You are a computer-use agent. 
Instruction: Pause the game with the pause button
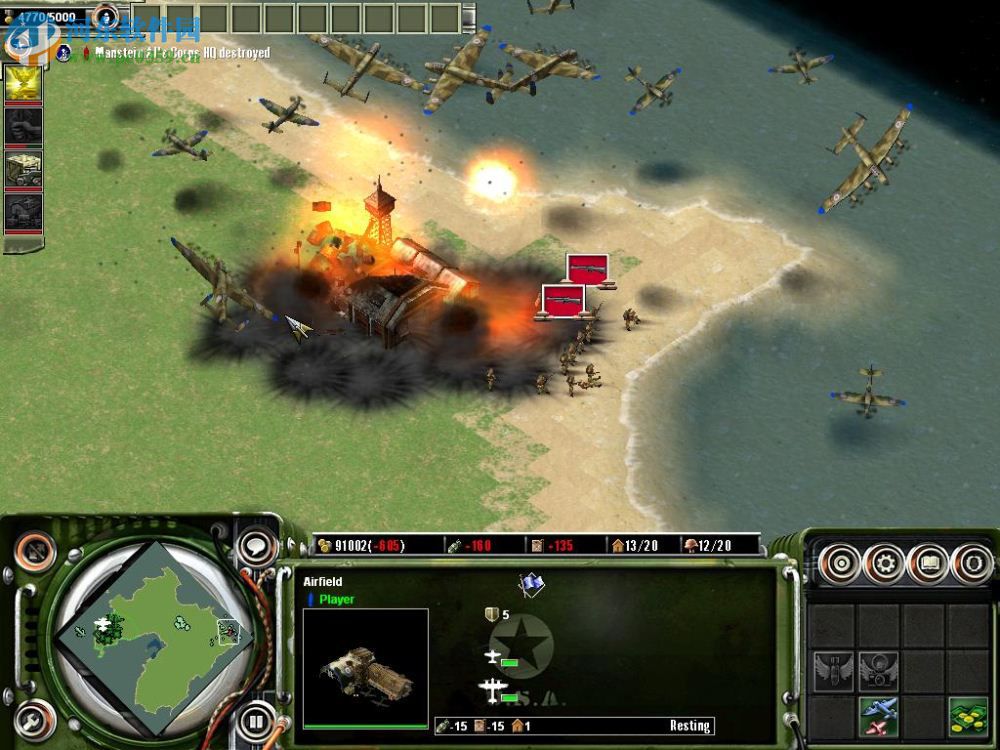pos(256,720)
